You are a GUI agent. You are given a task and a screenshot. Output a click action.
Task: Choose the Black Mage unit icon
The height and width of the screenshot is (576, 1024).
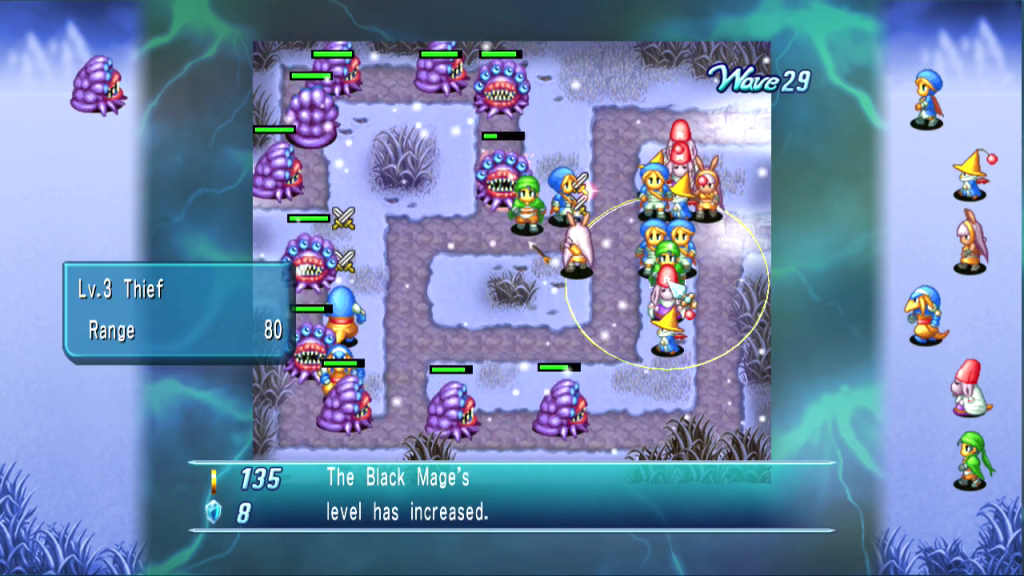click(x=970, y=174)
